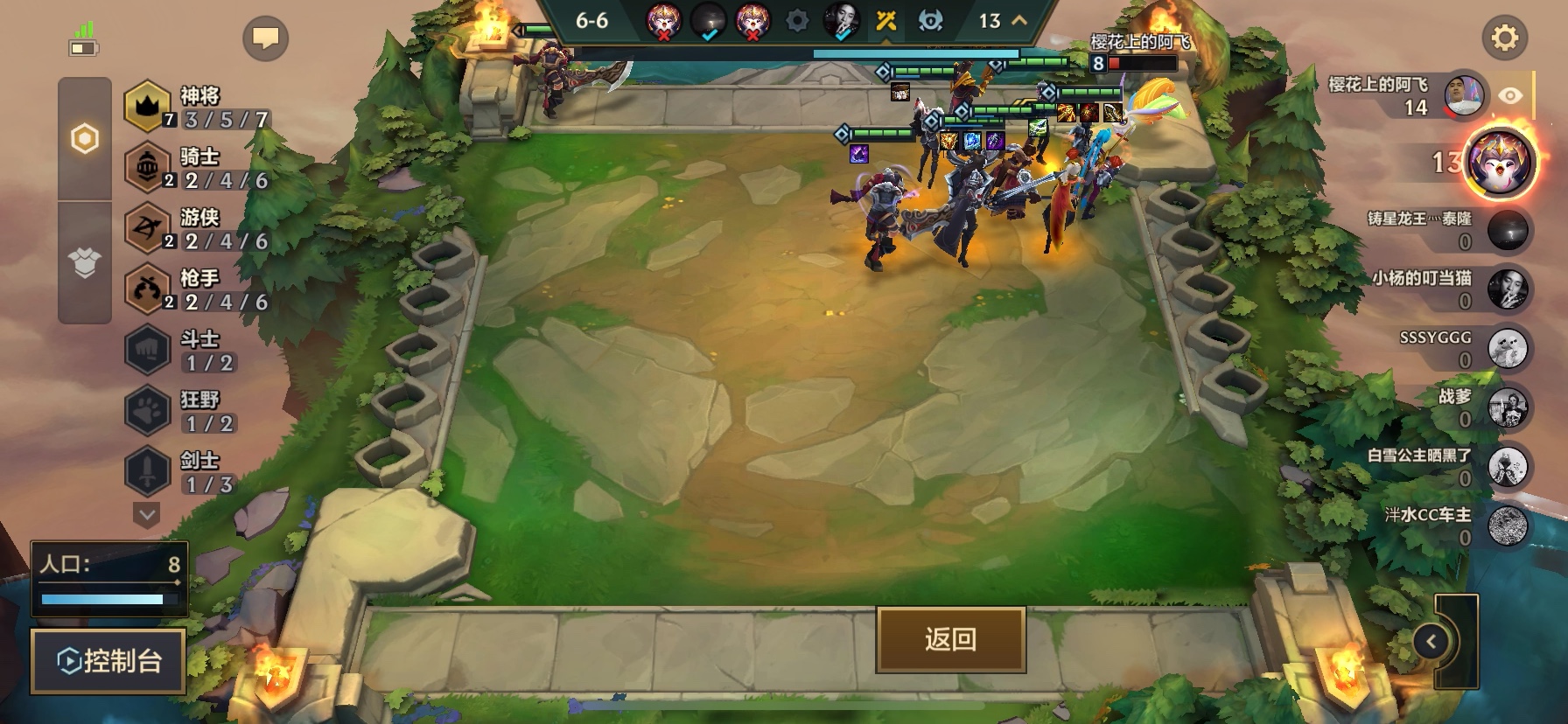Image resolution: width=1568 pixels, height=724 pixels.
Task: Click the 游侠 trait hexagon
Action: point(147,226)
